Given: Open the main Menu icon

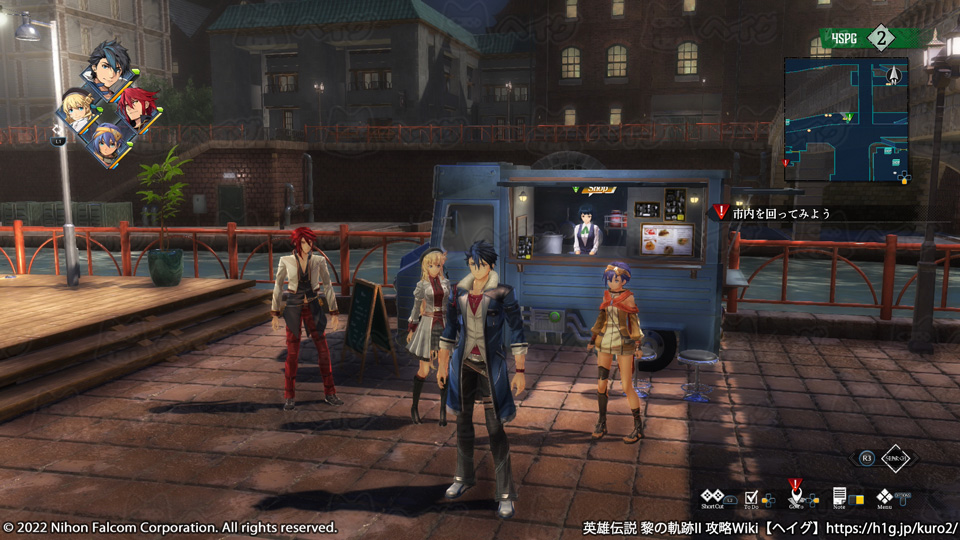Looking at the screenshot, I should [x=885, y=496].
